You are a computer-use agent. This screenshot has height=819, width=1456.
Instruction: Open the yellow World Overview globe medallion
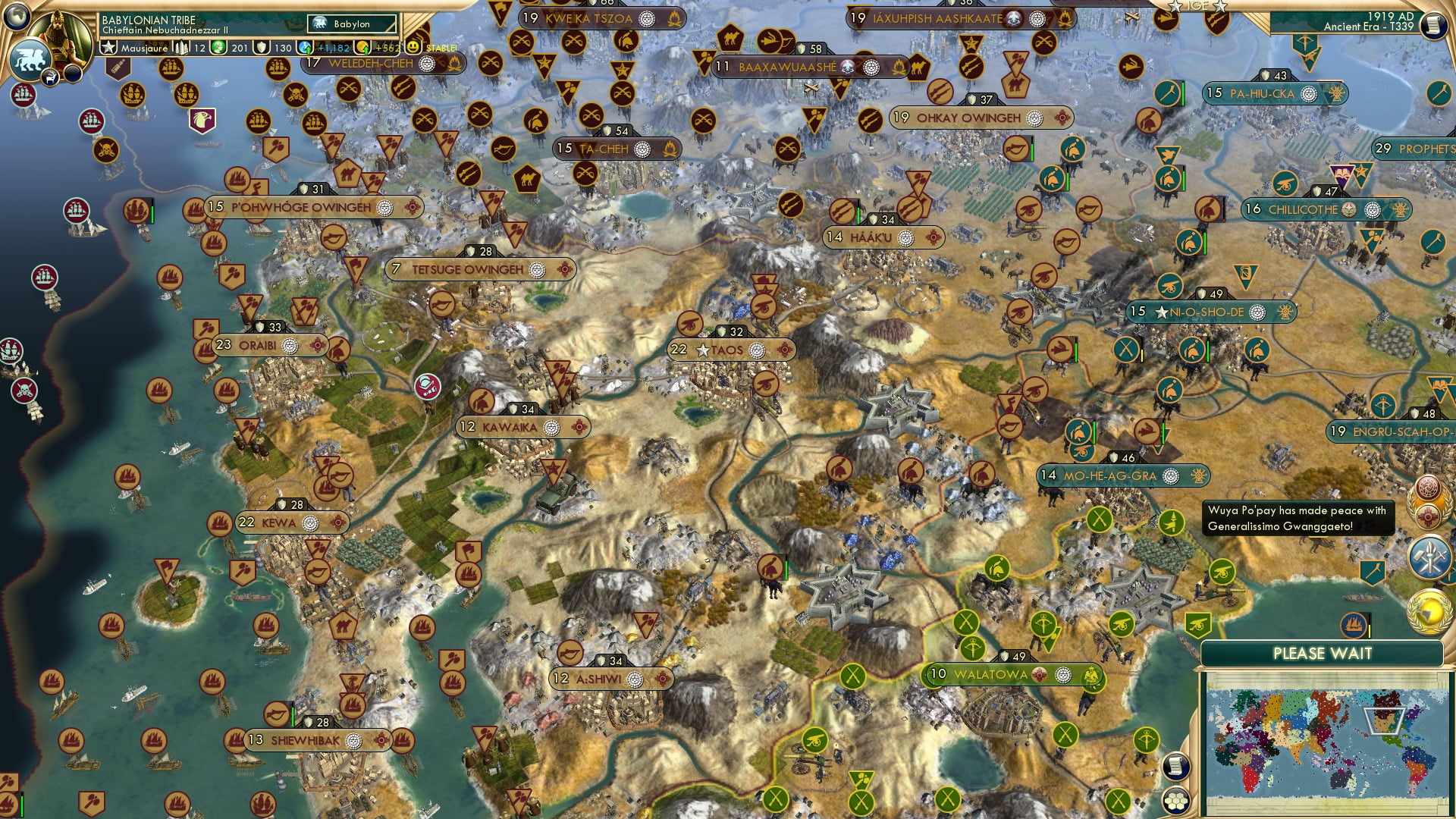[x=1430, y=610]
